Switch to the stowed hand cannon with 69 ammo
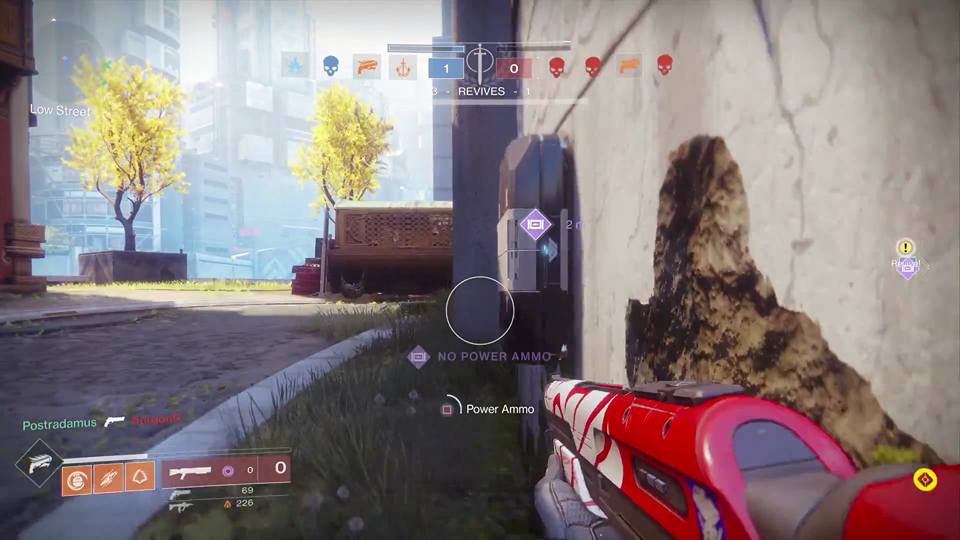Screen dimensions: 960x540 coord(181,493)
